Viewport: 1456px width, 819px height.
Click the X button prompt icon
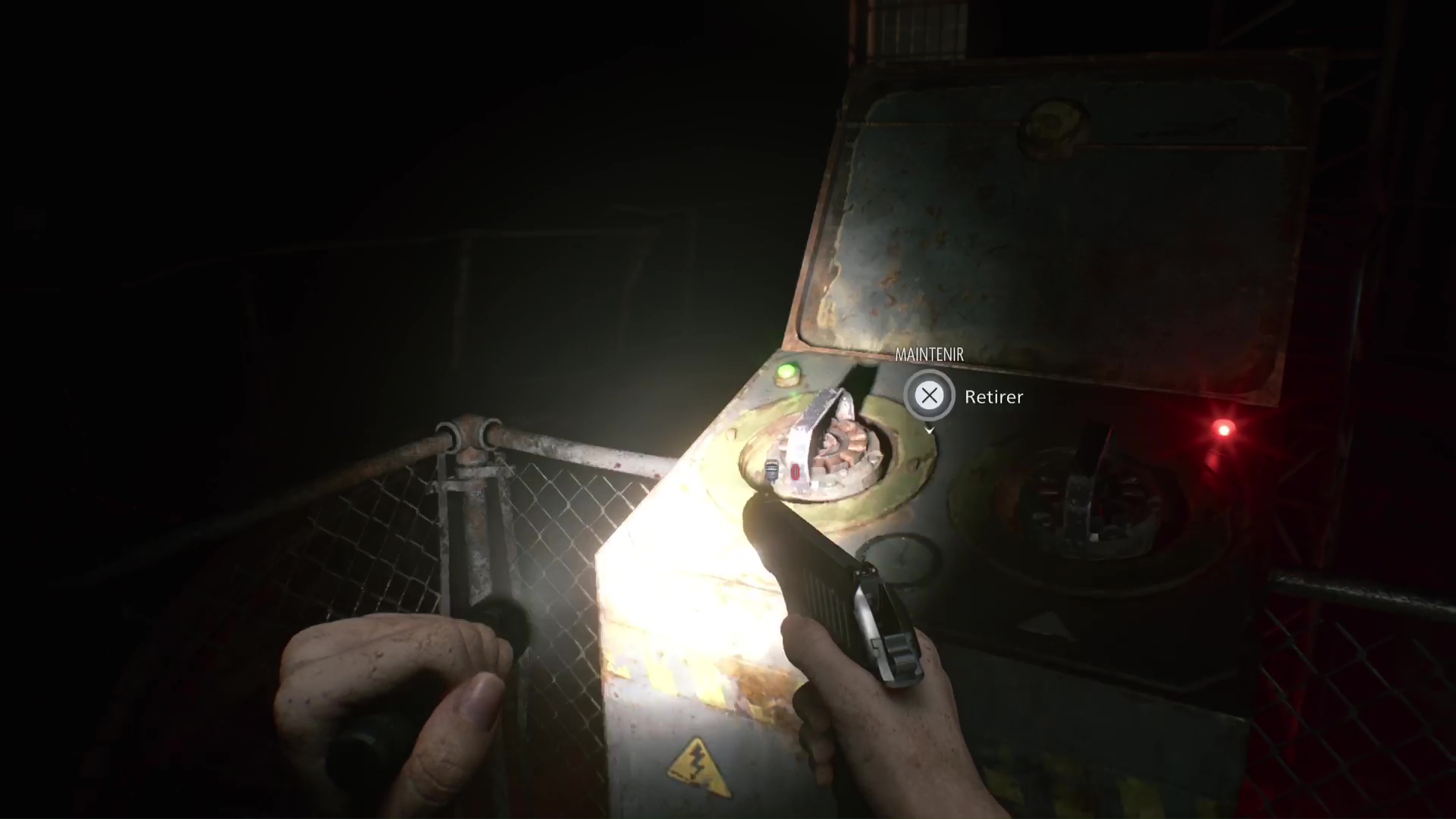click(x=929, y=395)
